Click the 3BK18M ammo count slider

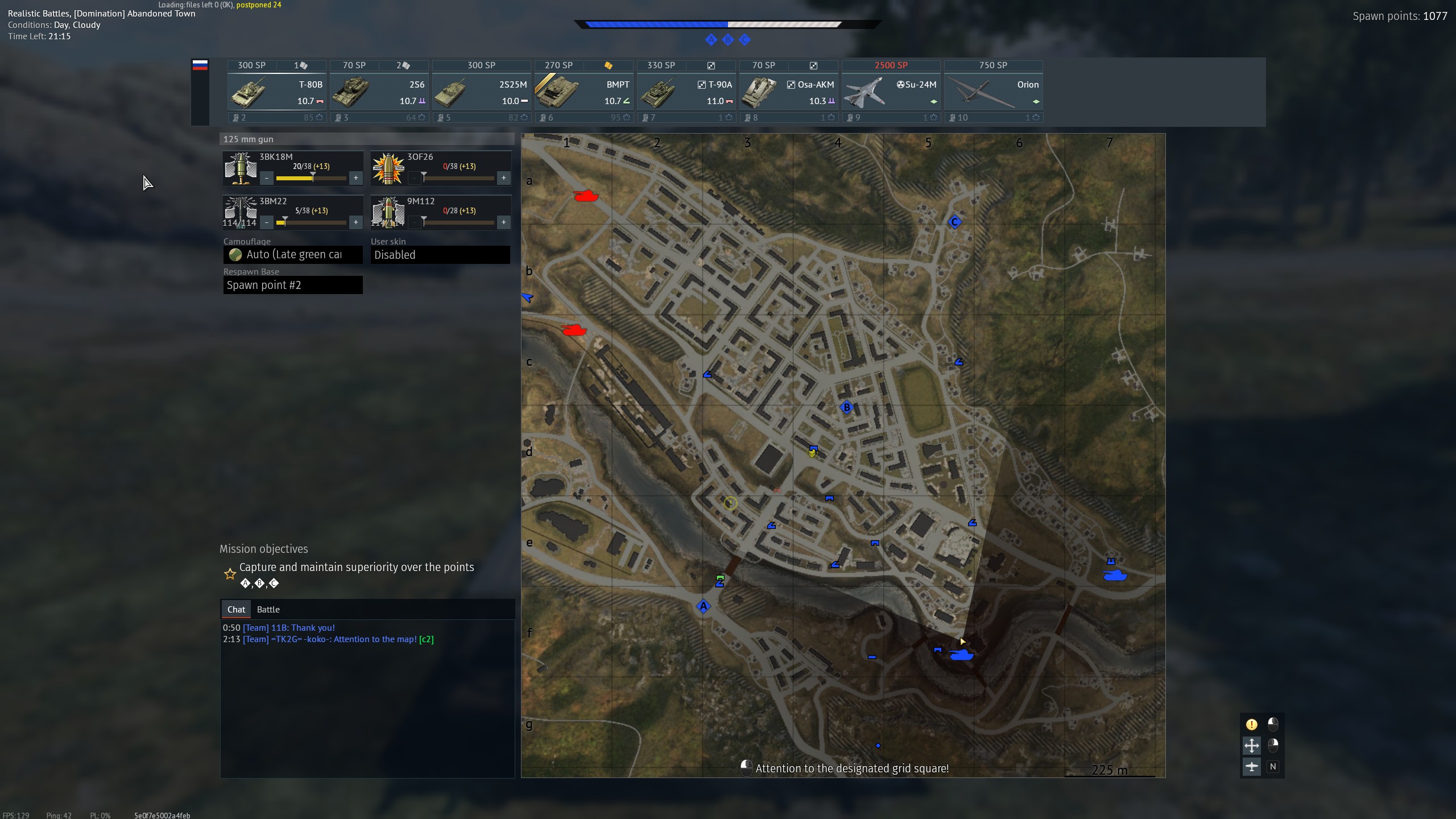pyautogui.click(x=311, y=177)
